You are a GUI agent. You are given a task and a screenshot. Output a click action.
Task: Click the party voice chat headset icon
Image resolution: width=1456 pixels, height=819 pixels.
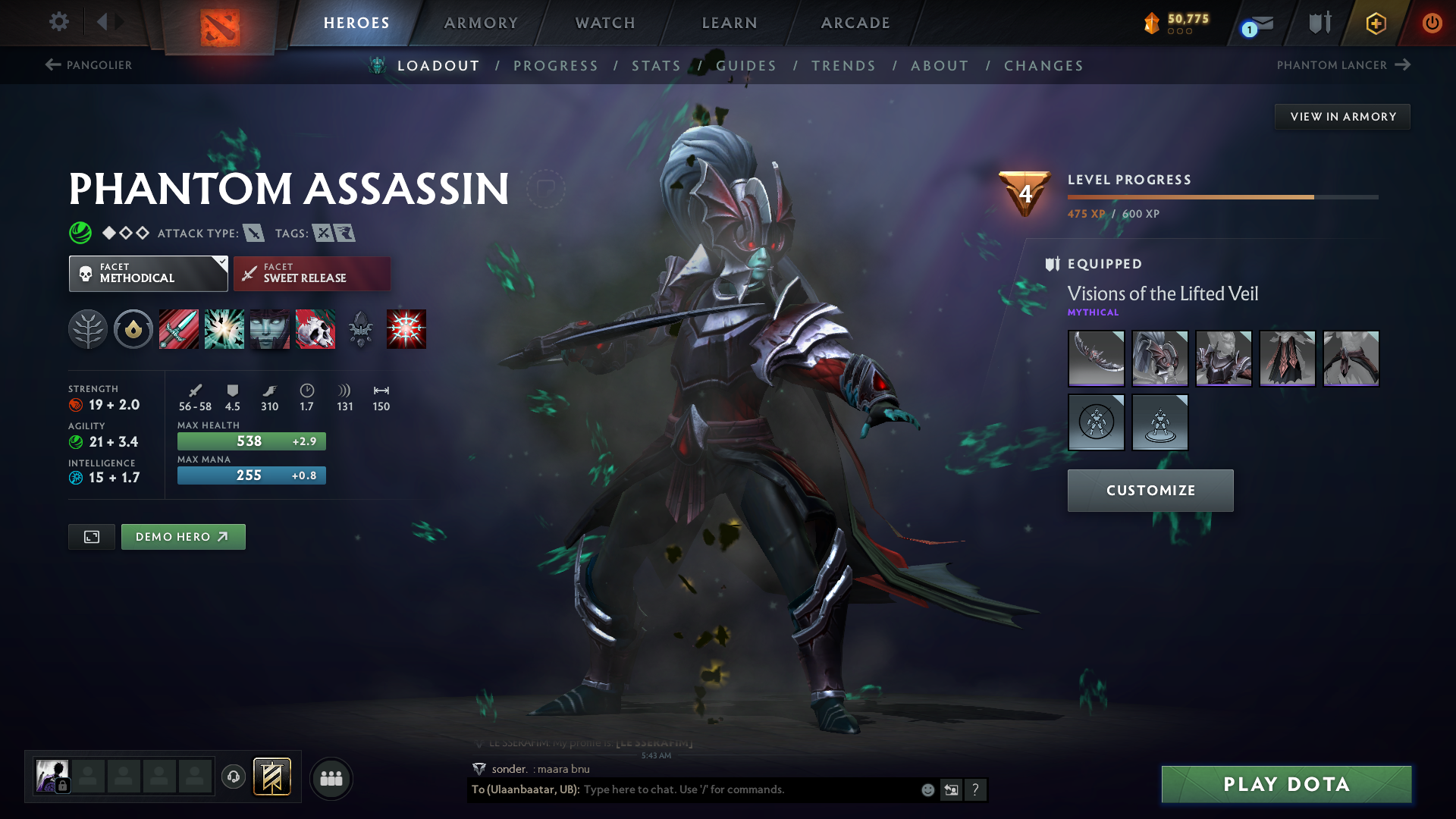(233, 777)
